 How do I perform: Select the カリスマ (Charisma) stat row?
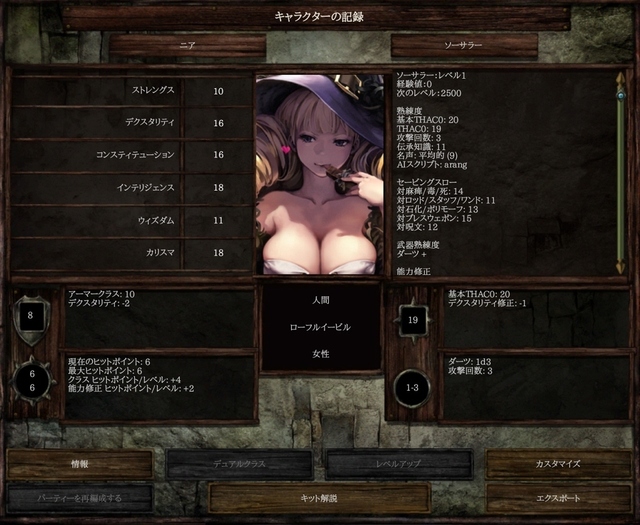point(130,252)
